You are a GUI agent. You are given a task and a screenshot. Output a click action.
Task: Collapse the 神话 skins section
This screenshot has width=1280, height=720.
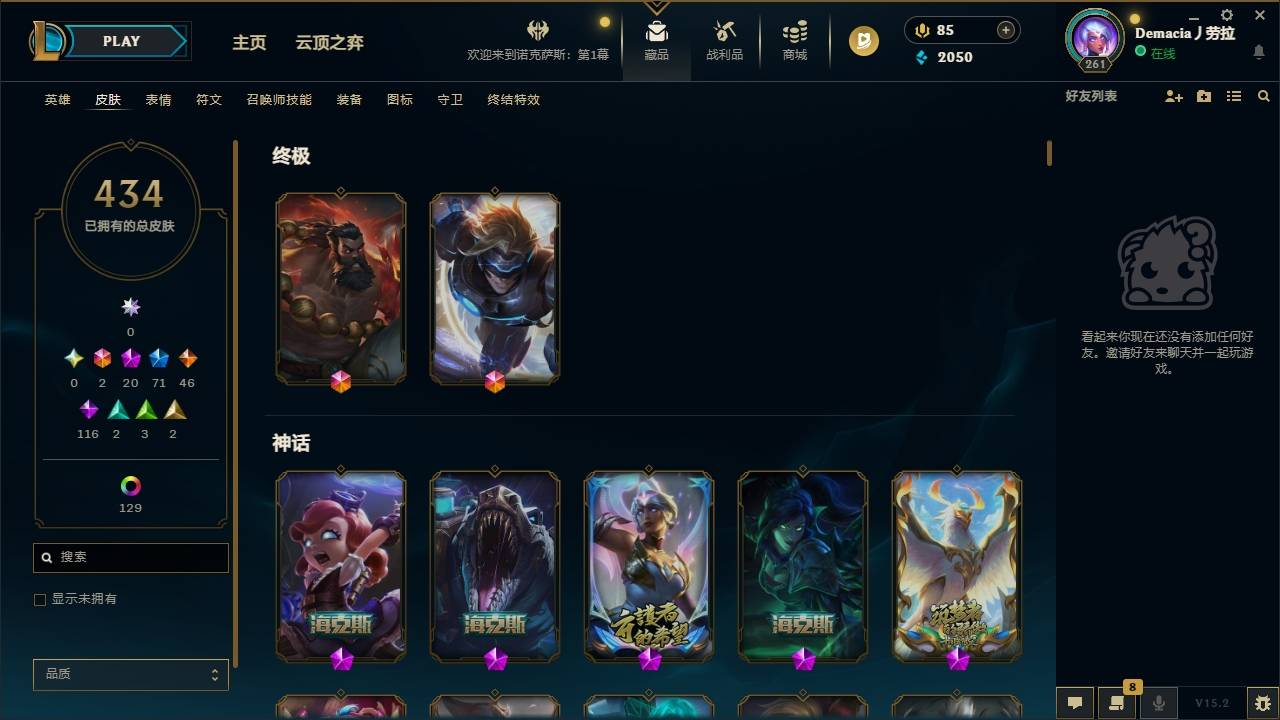[292, 443]
